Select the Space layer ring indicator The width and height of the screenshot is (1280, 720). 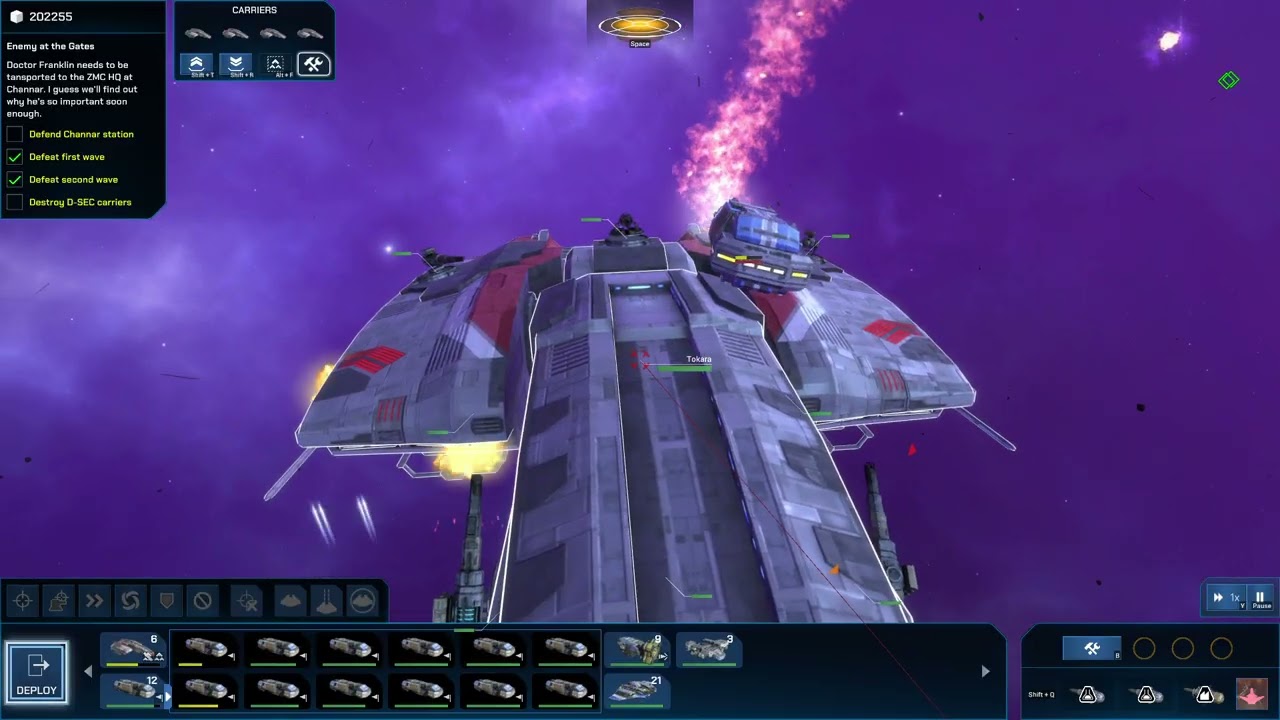[640, 26]
